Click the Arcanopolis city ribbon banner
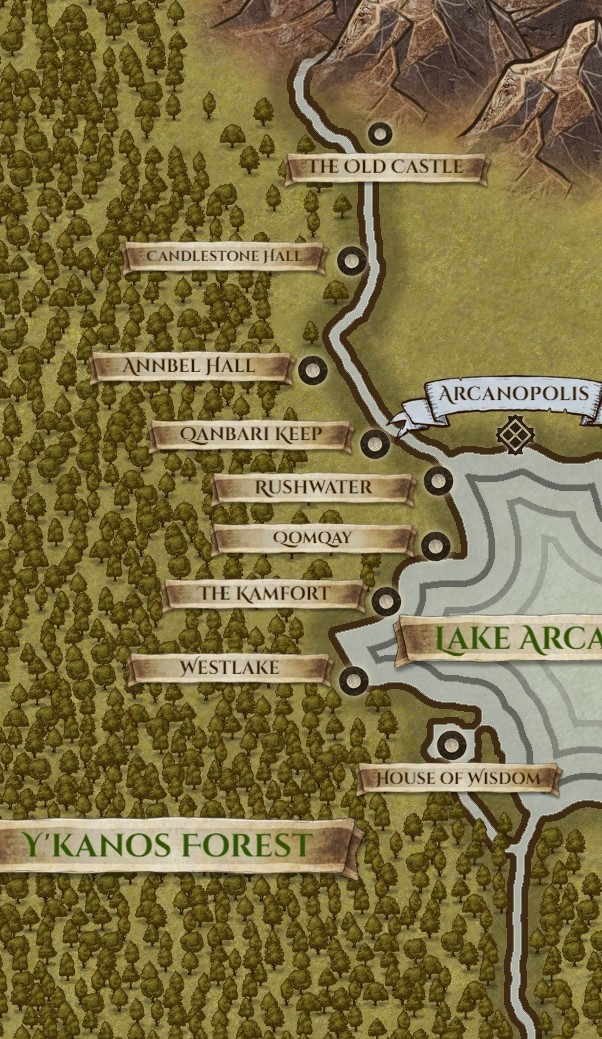 512,394
